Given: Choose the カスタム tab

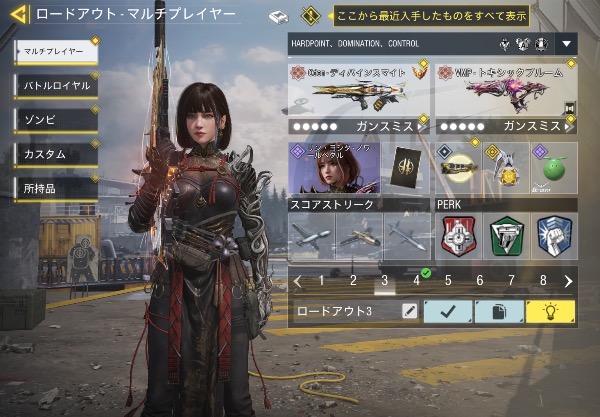Looking at the screenshot, I should click(x=56, y=153).
